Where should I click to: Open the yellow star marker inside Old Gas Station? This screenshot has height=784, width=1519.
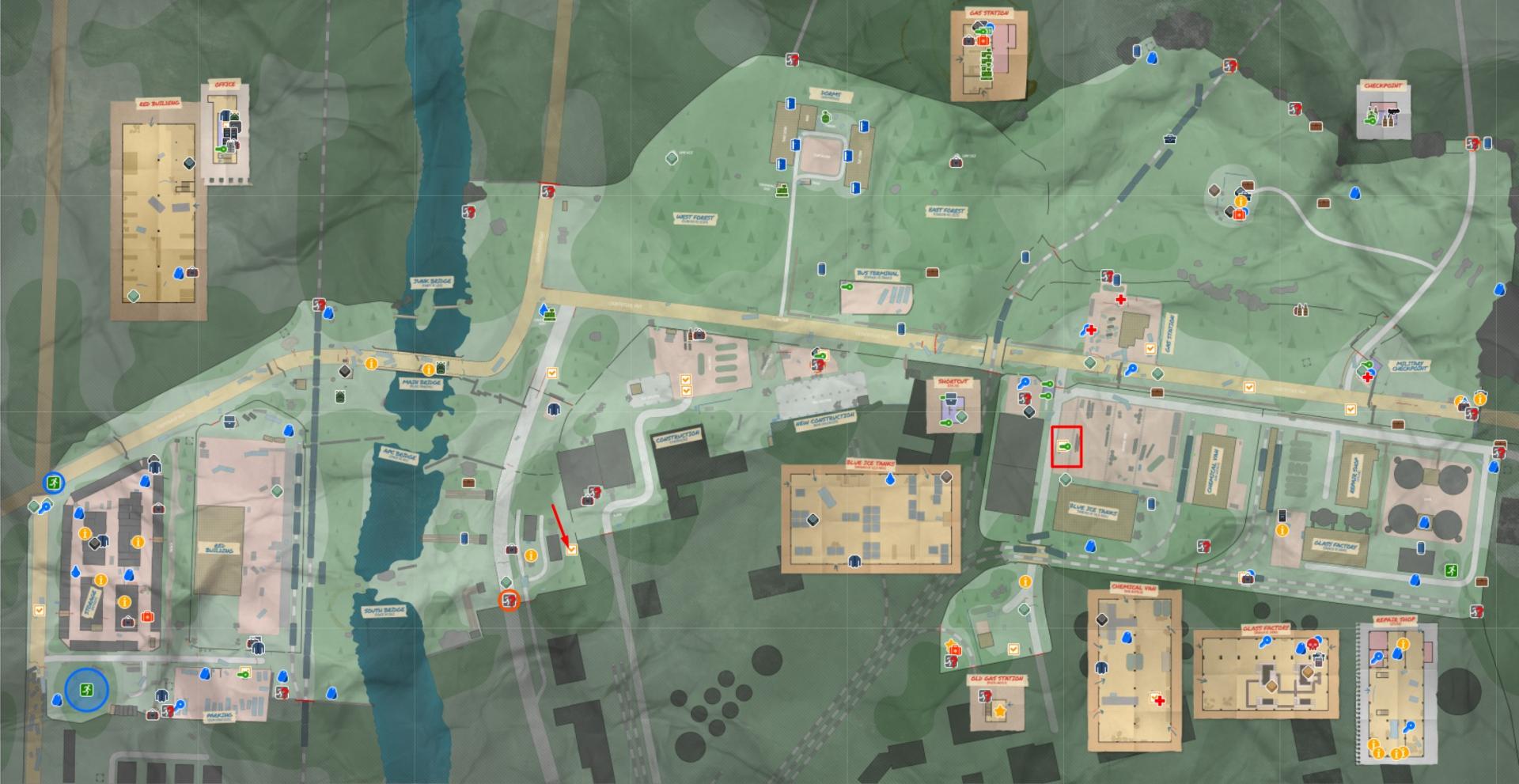(1000, 711)
